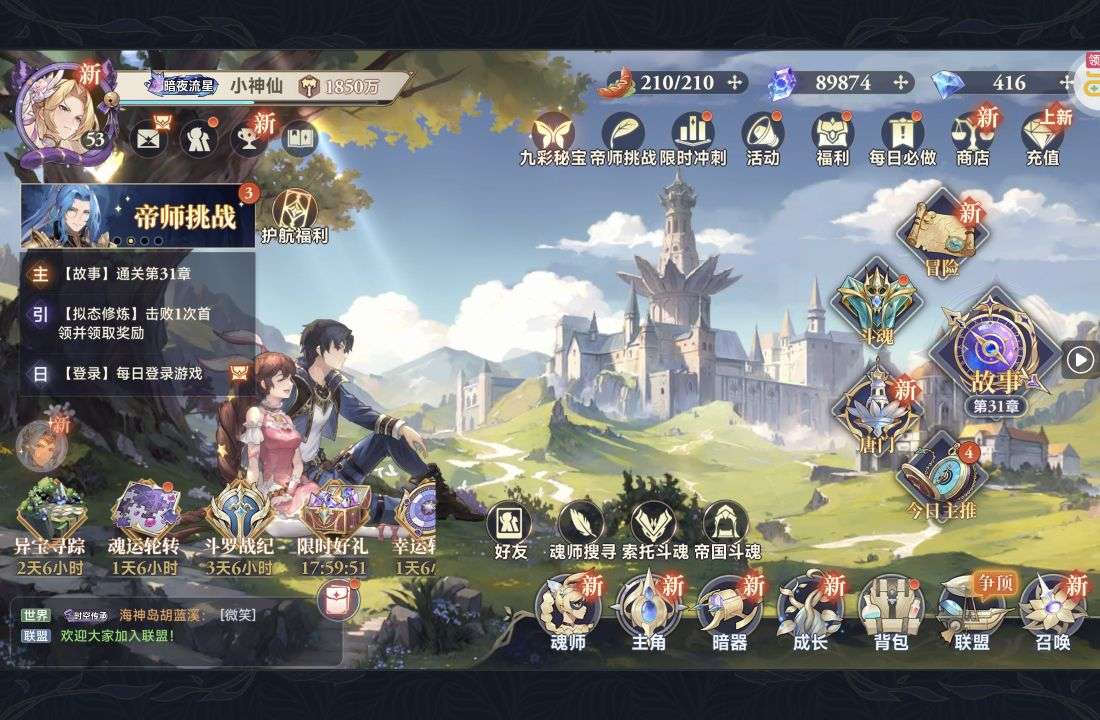Screen dimensions: 1100x720
Task: Continue 故事 chapter 31
Action: point(994,352)
